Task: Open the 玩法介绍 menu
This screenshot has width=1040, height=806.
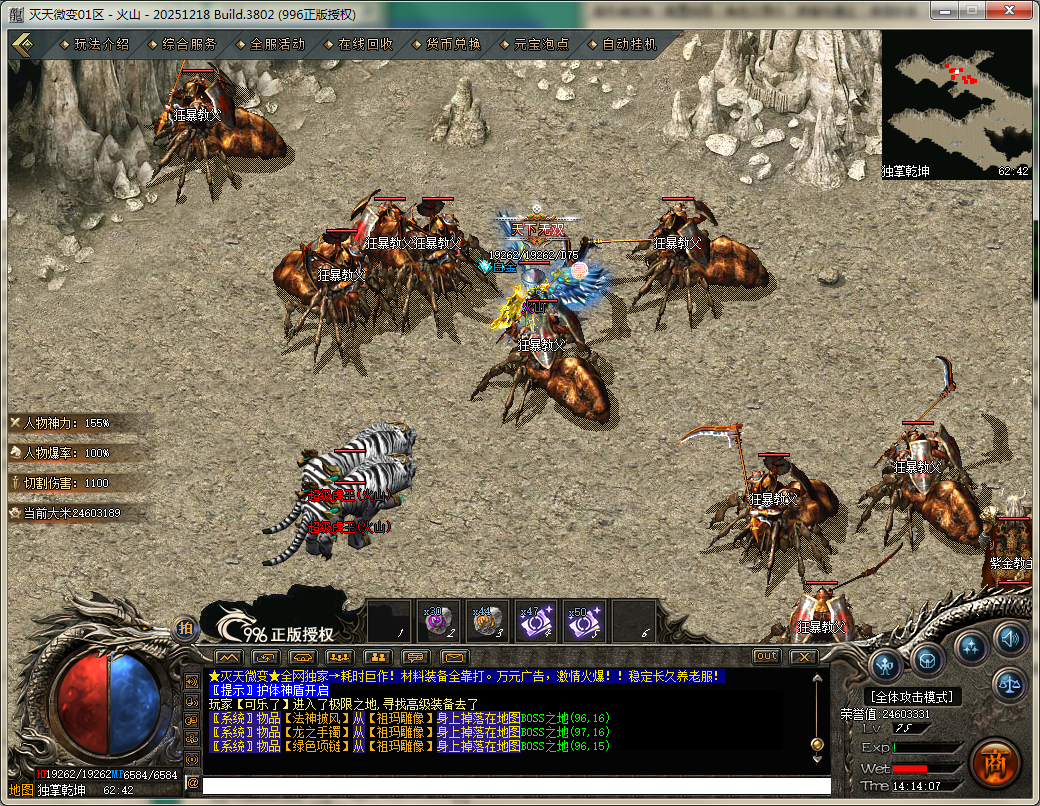Action: click(x=102, y=44)
